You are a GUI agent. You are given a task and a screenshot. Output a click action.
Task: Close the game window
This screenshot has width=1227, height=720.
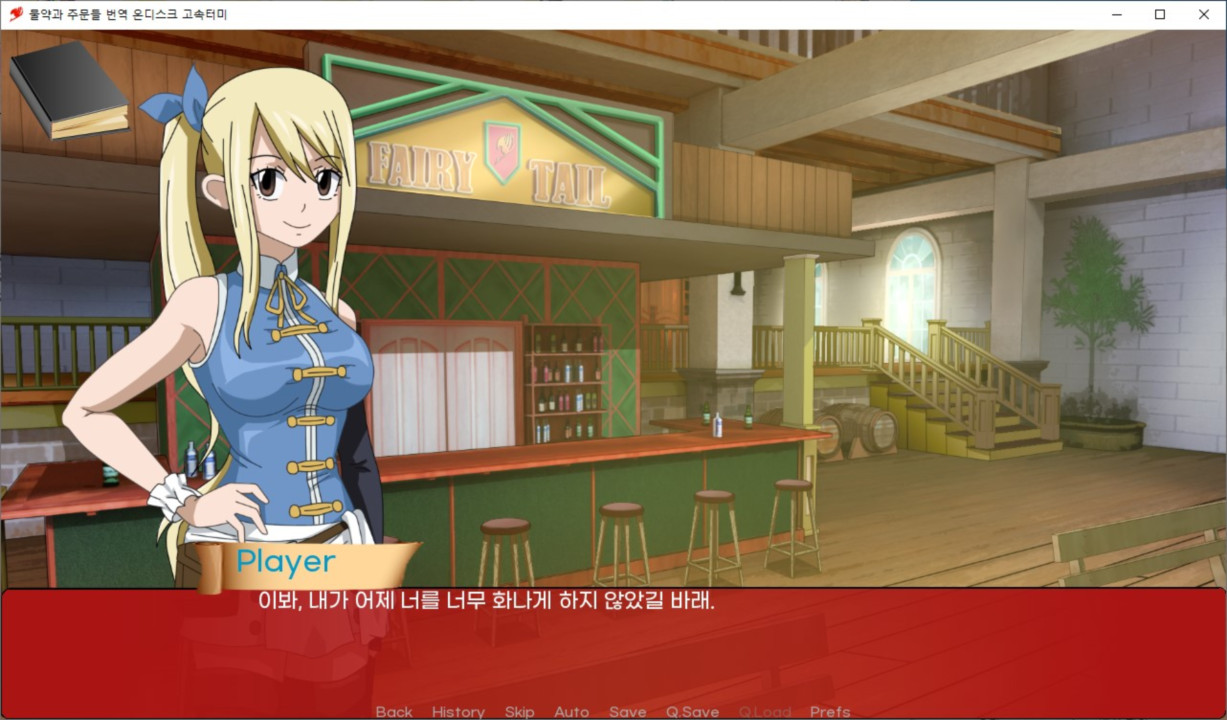pyautogui.click(x=1203, y=14)
